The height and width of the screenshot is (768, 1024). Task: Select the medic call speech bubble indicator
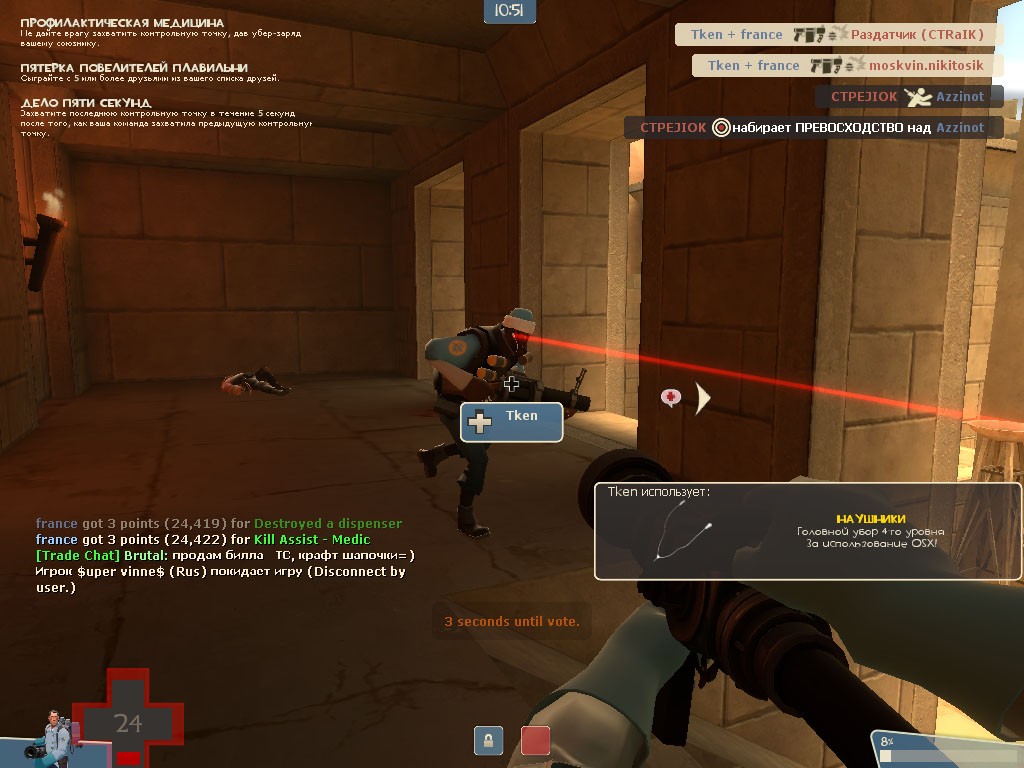tap(671, 398)
